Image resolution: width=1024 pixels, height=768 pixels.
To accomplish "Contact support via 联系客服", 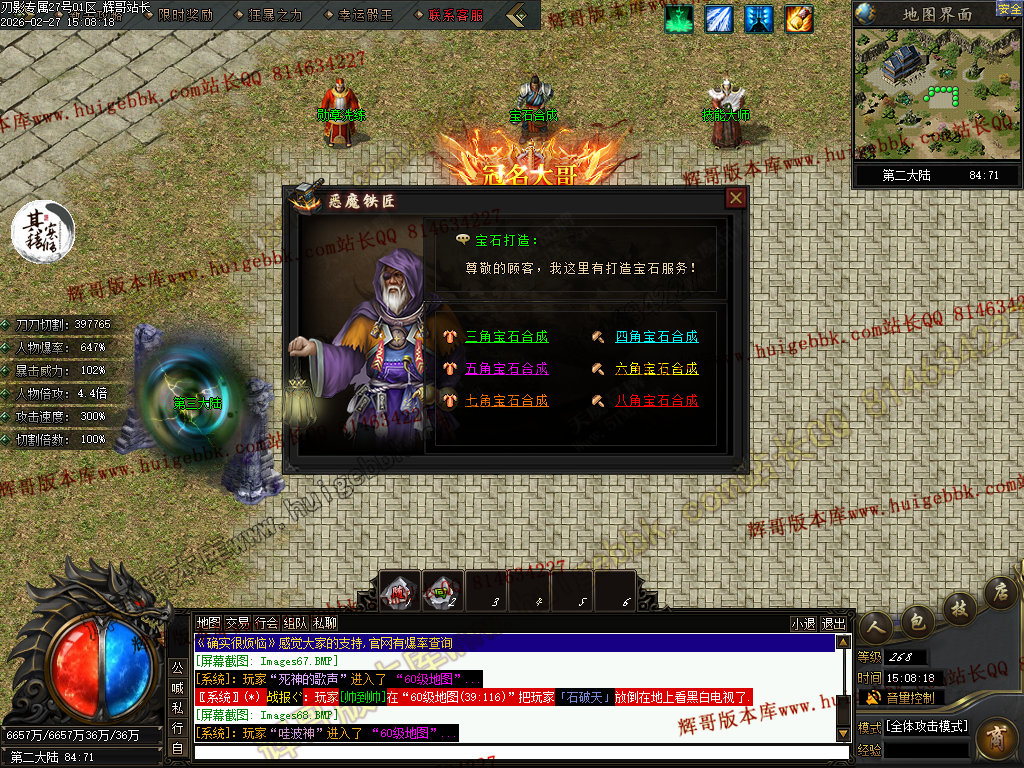I will [x=455, y=15].
